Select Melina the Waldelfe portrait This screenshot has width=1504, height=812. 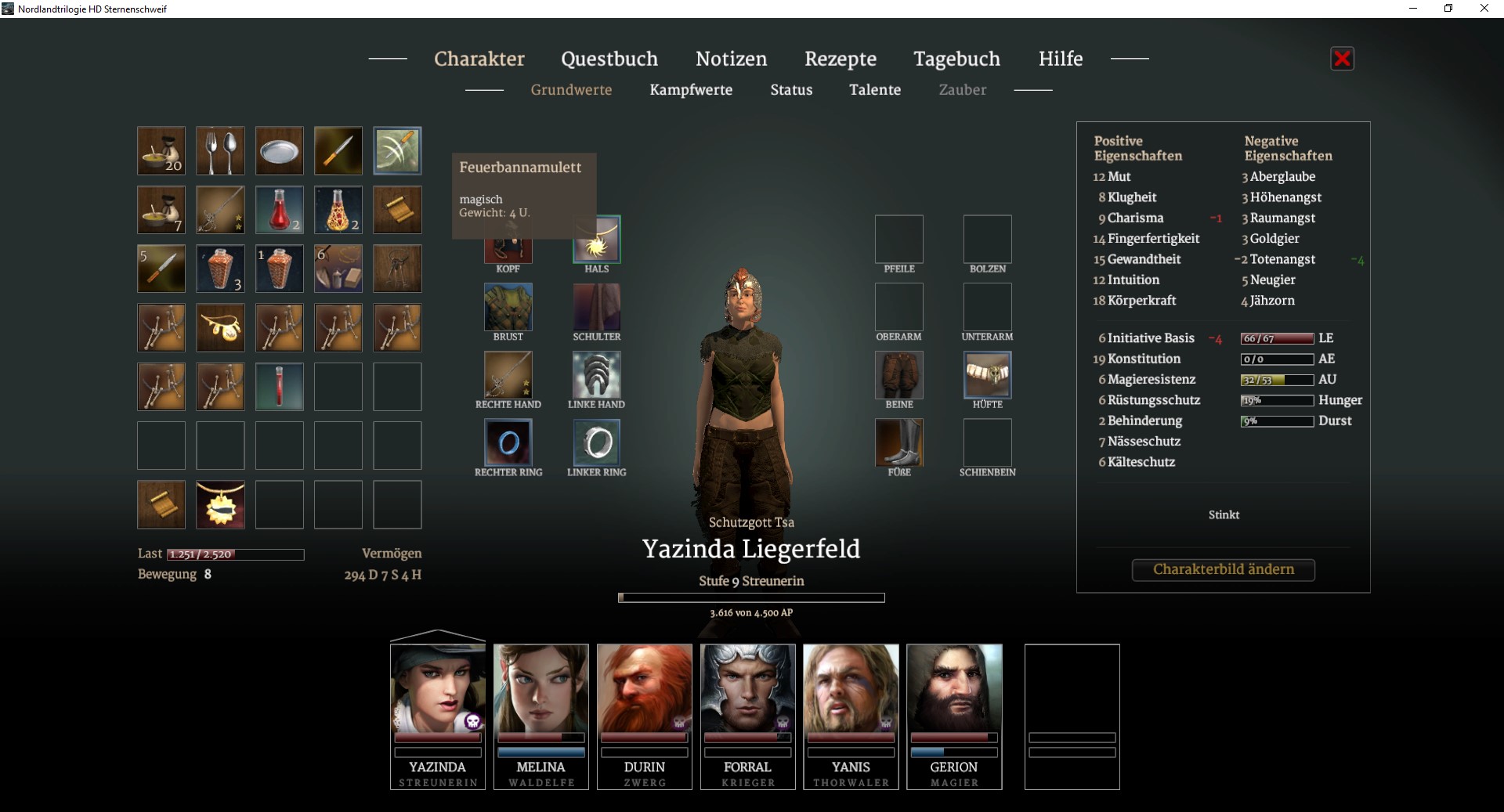[540, 689]
